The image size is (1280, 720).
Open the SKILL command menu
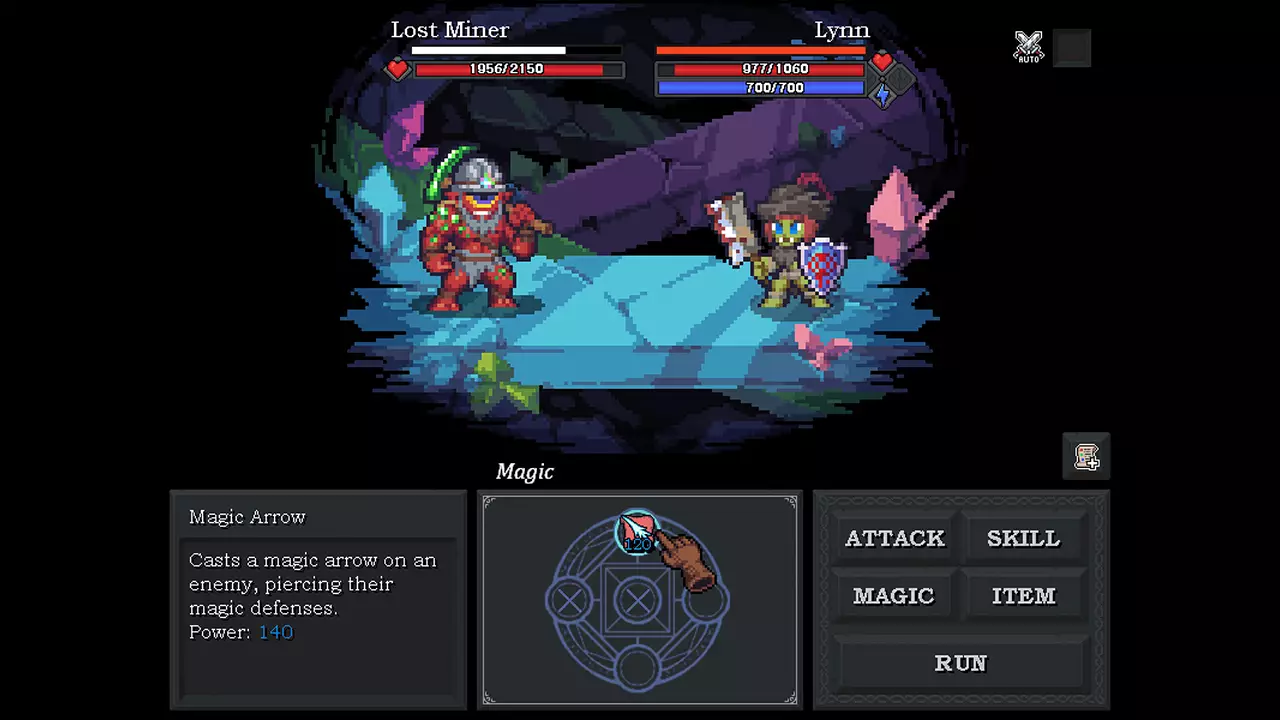pyautogui.click(x=1023, y=538)
